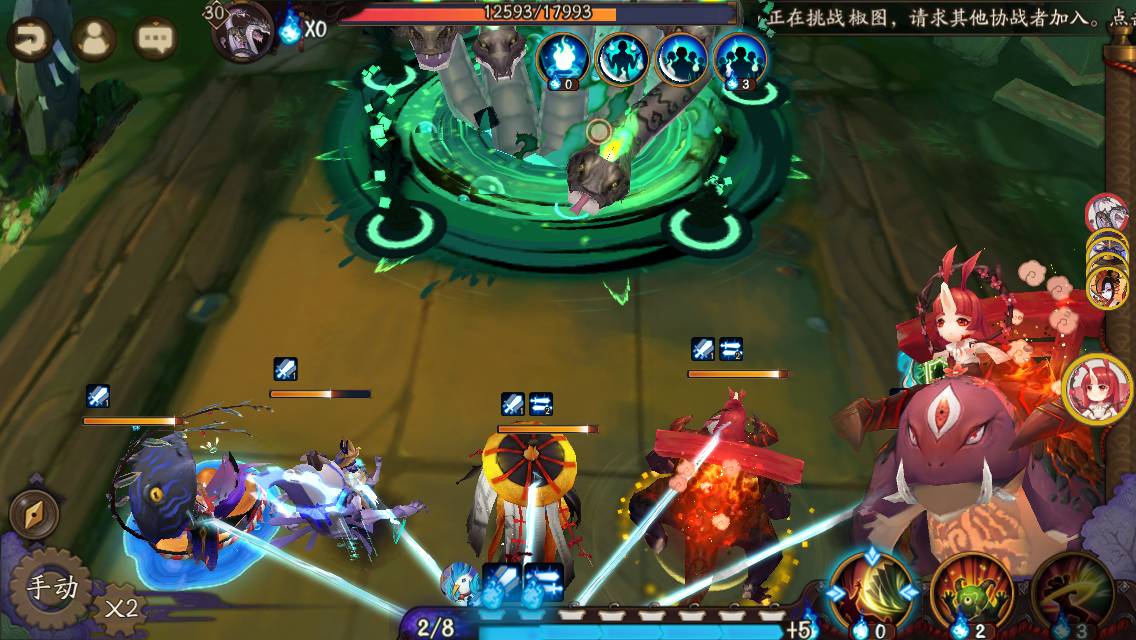The width and height of the screenshot is (1136, 640).
Task: Tap the back arrow button
Action: [x=30, y=39]
